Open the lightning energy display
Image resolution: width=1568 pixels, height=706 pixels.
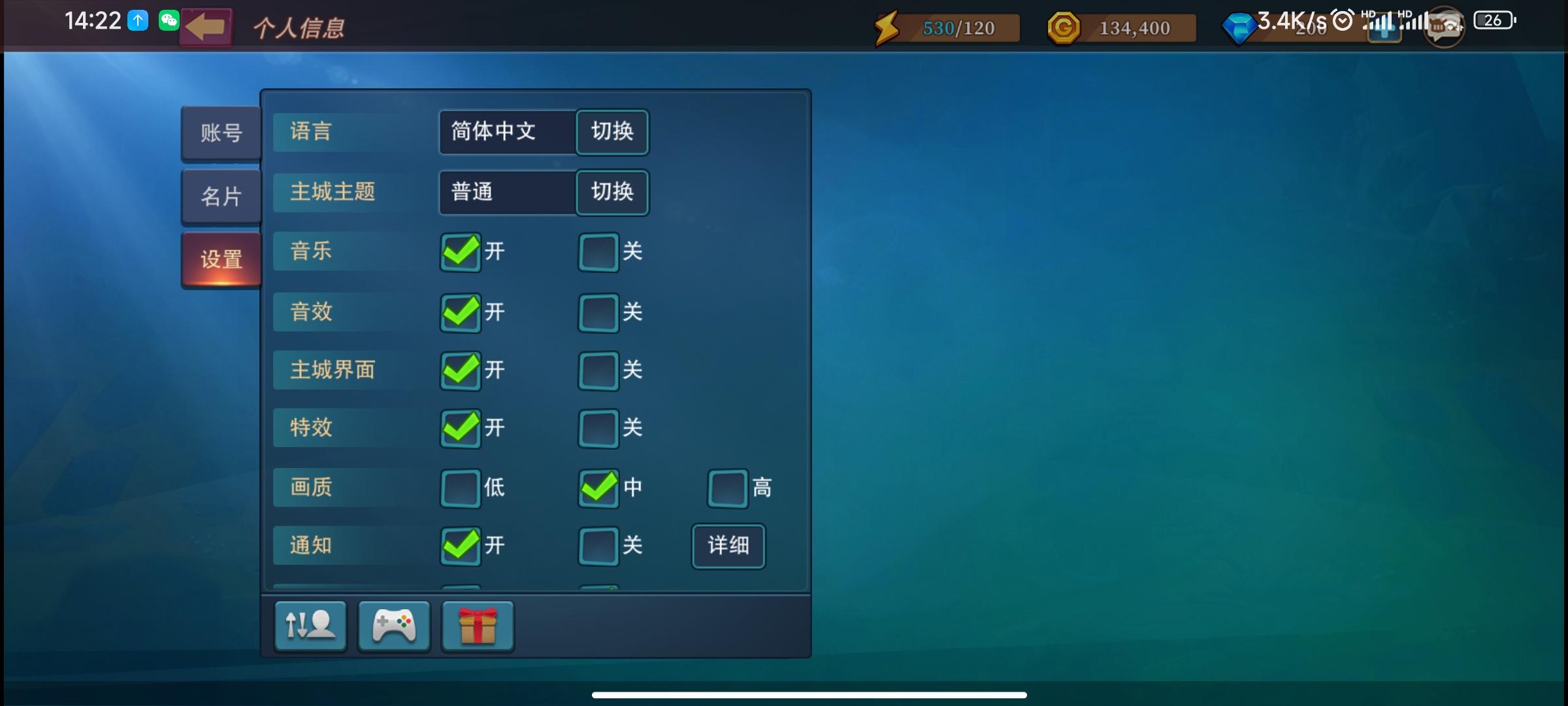(x=887, y=27)
